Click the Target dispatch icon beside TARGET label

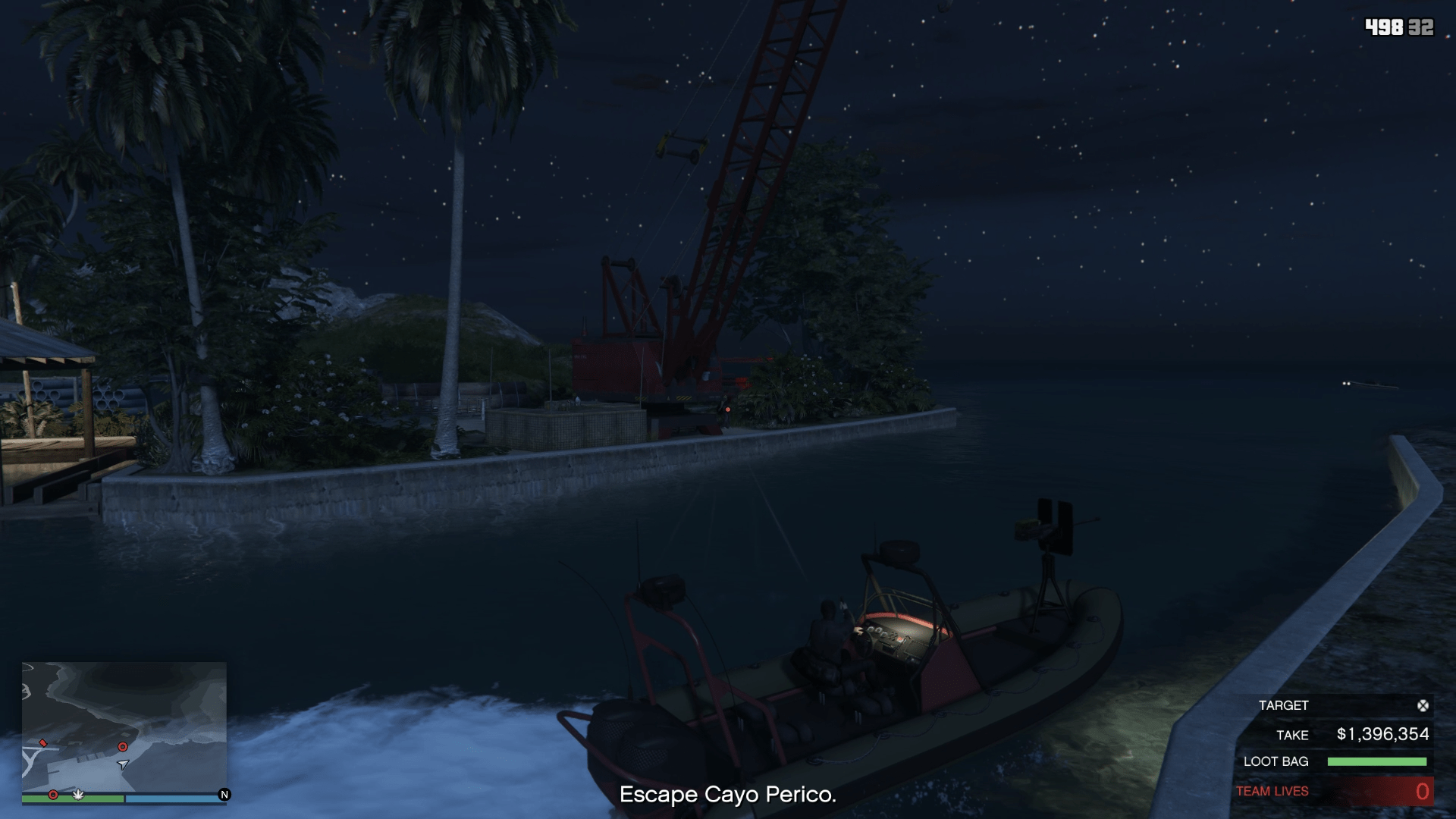1423,705
